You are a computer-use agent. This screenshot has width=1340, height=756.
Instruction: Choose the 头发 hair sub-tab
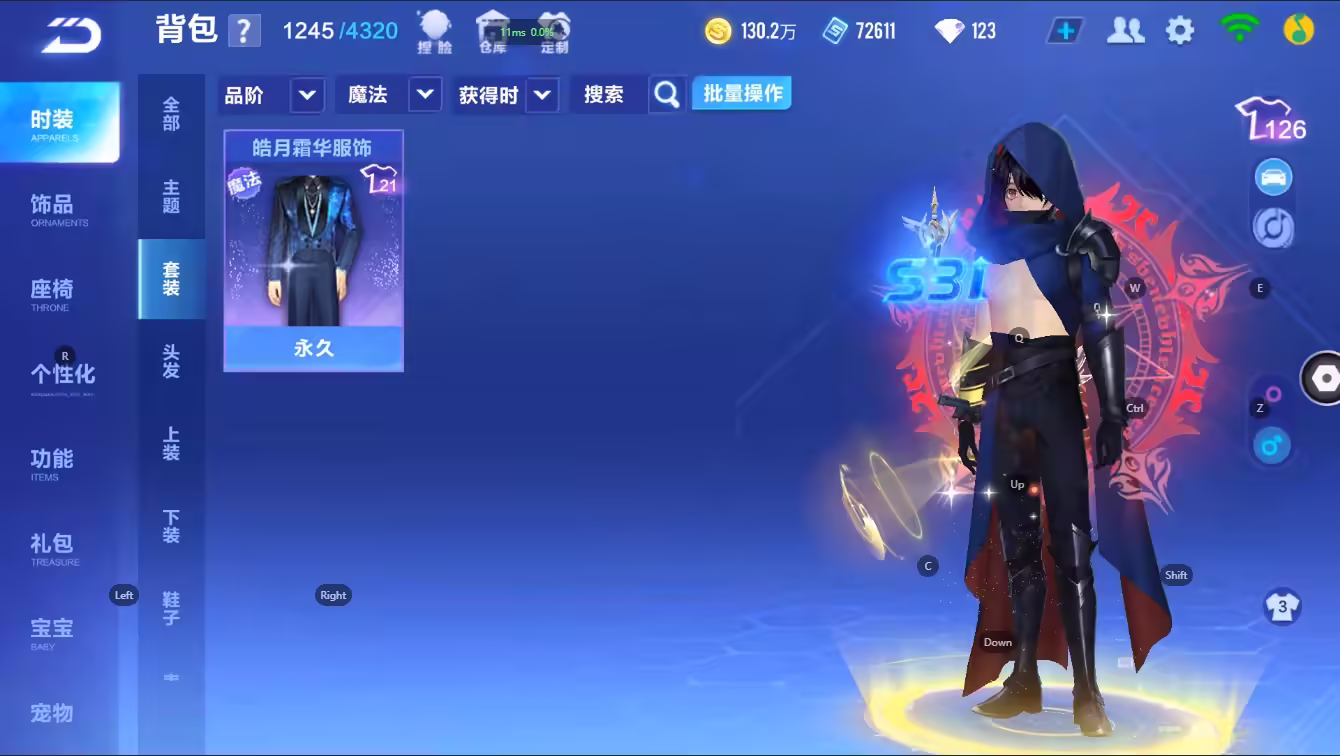click(171, 361)
